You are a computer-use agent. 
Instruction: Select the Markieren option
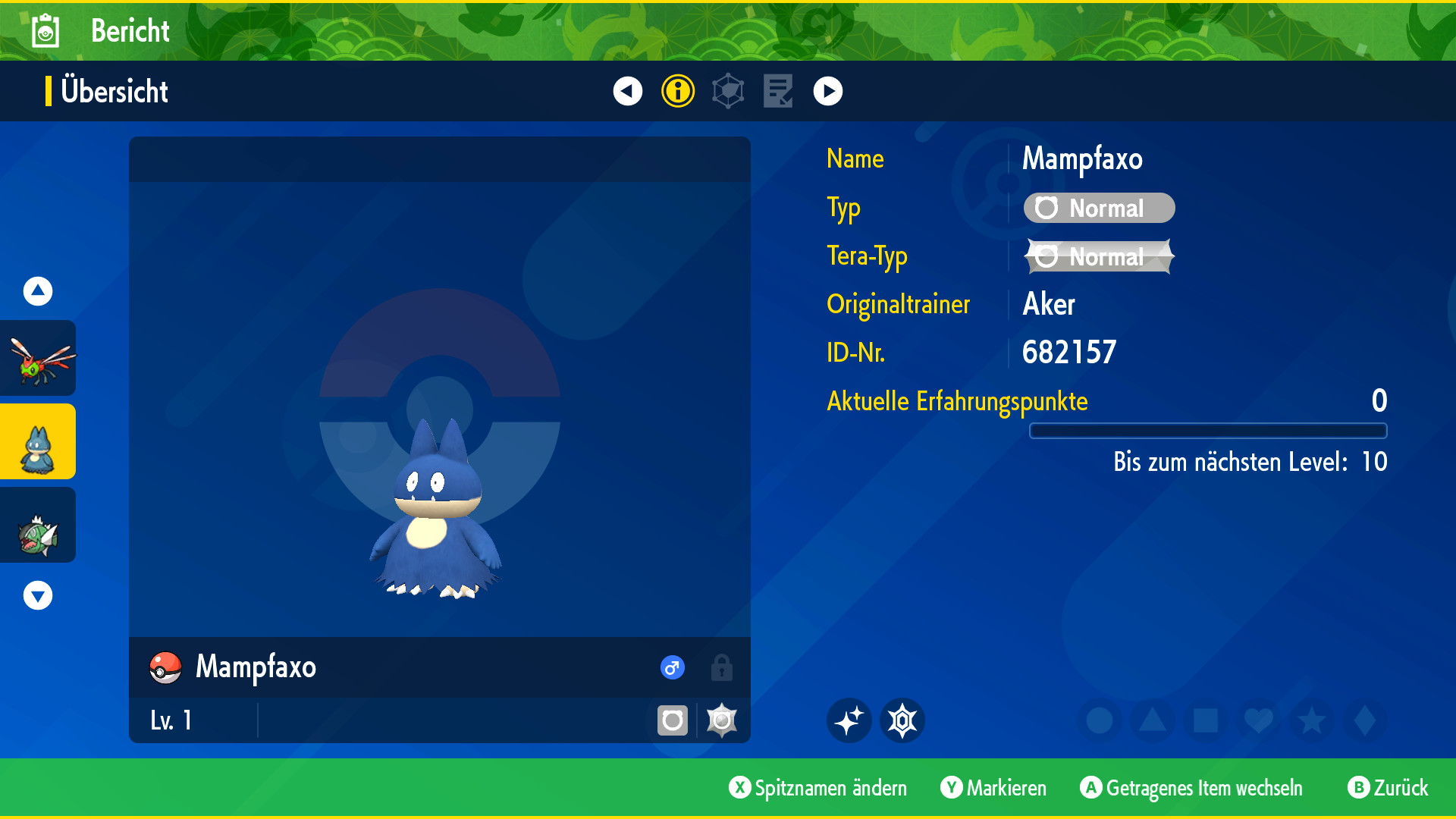click(x=993, y=788)
